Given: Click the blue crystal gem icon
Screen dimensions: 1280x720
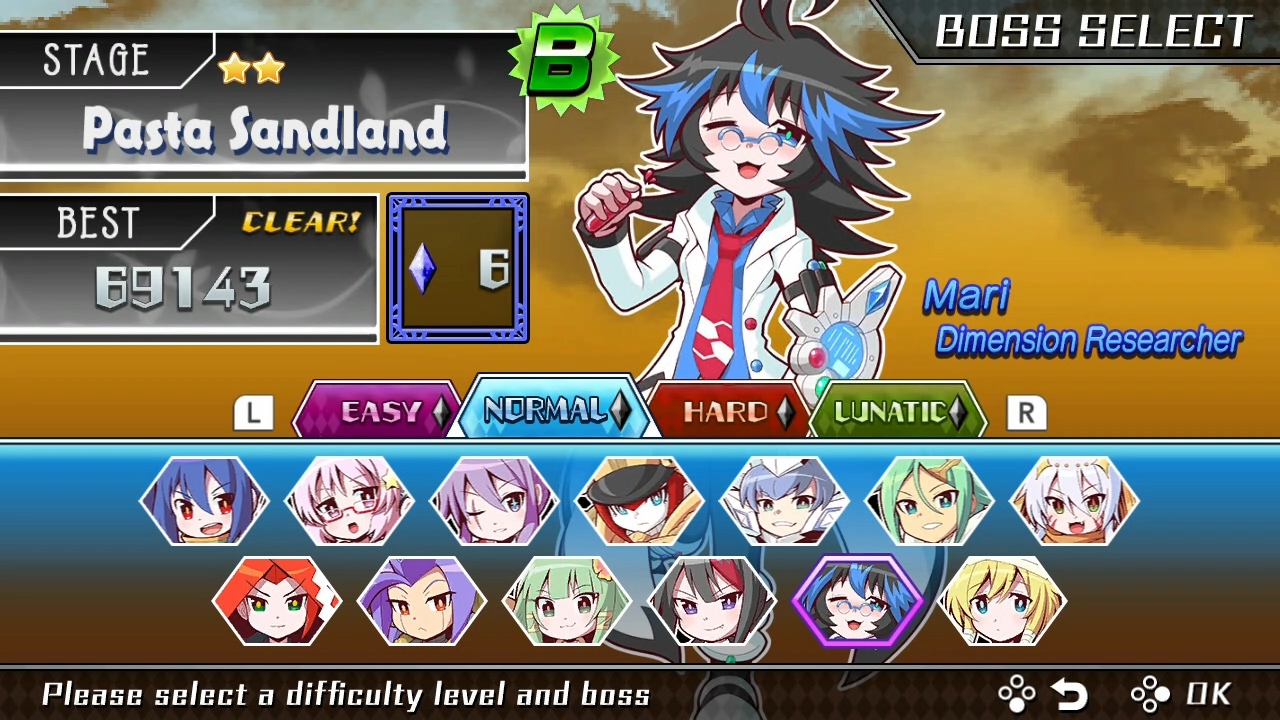Looking at the screenshot, I should pyautogui.click(x=421, y=267).
